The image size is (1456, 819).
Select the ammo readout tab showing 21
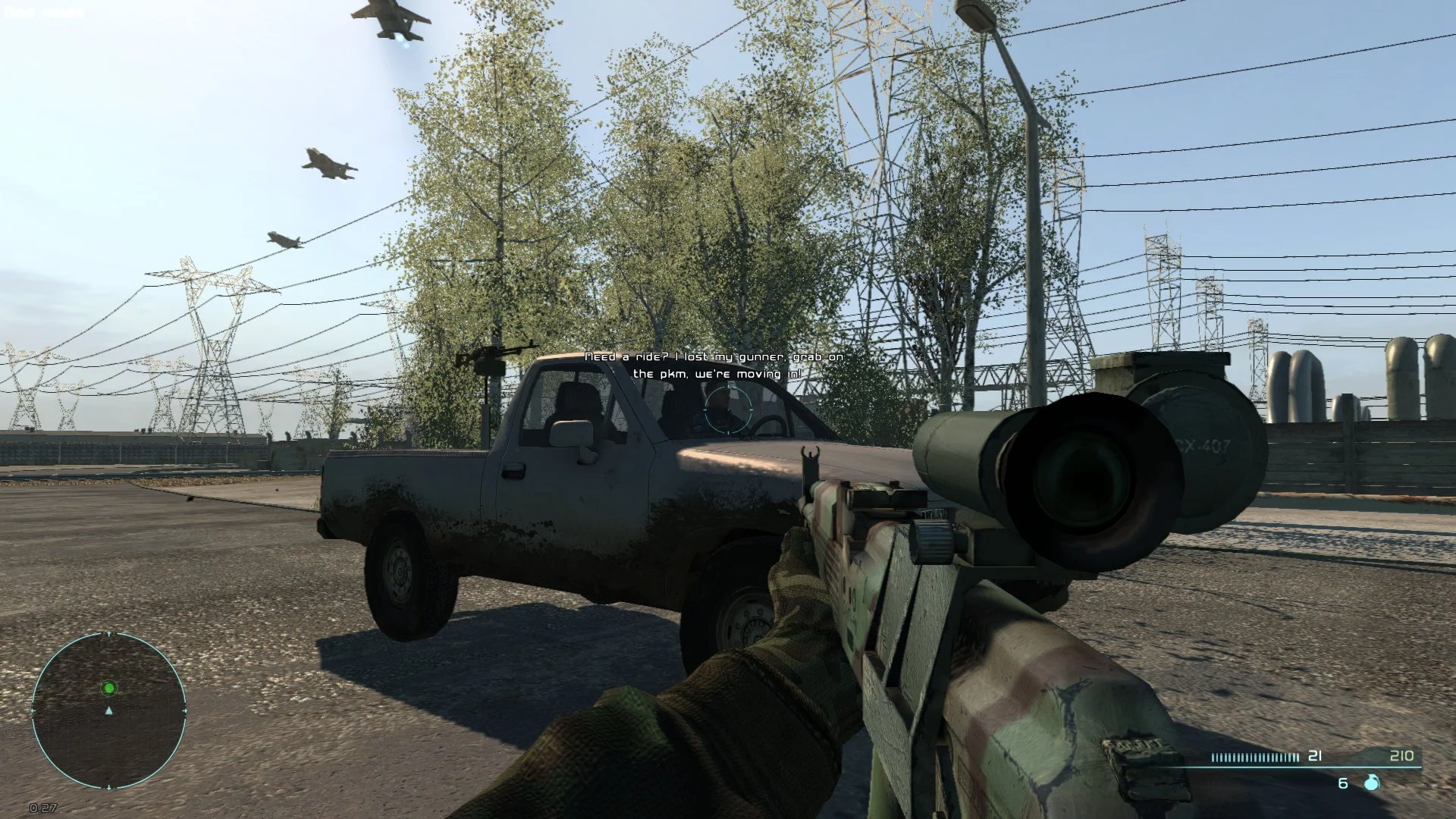[x=1314, y=756]
